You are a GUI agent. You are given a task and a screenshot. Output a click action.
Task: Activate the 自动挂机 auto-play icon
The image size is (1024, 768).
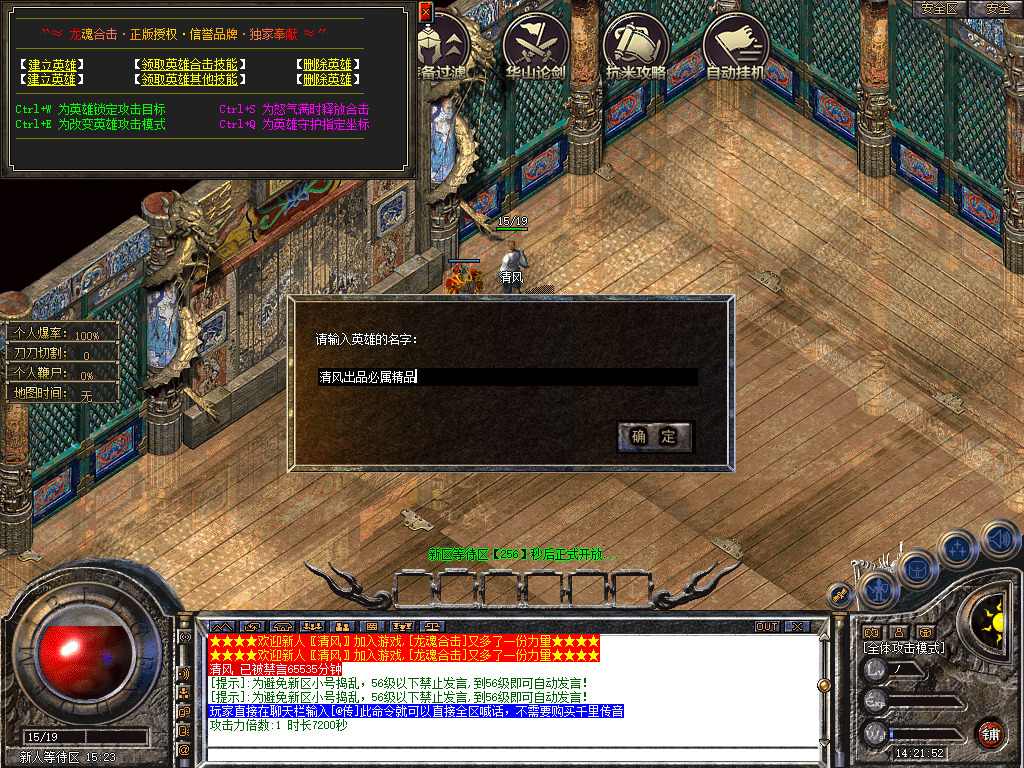(735, 46)
